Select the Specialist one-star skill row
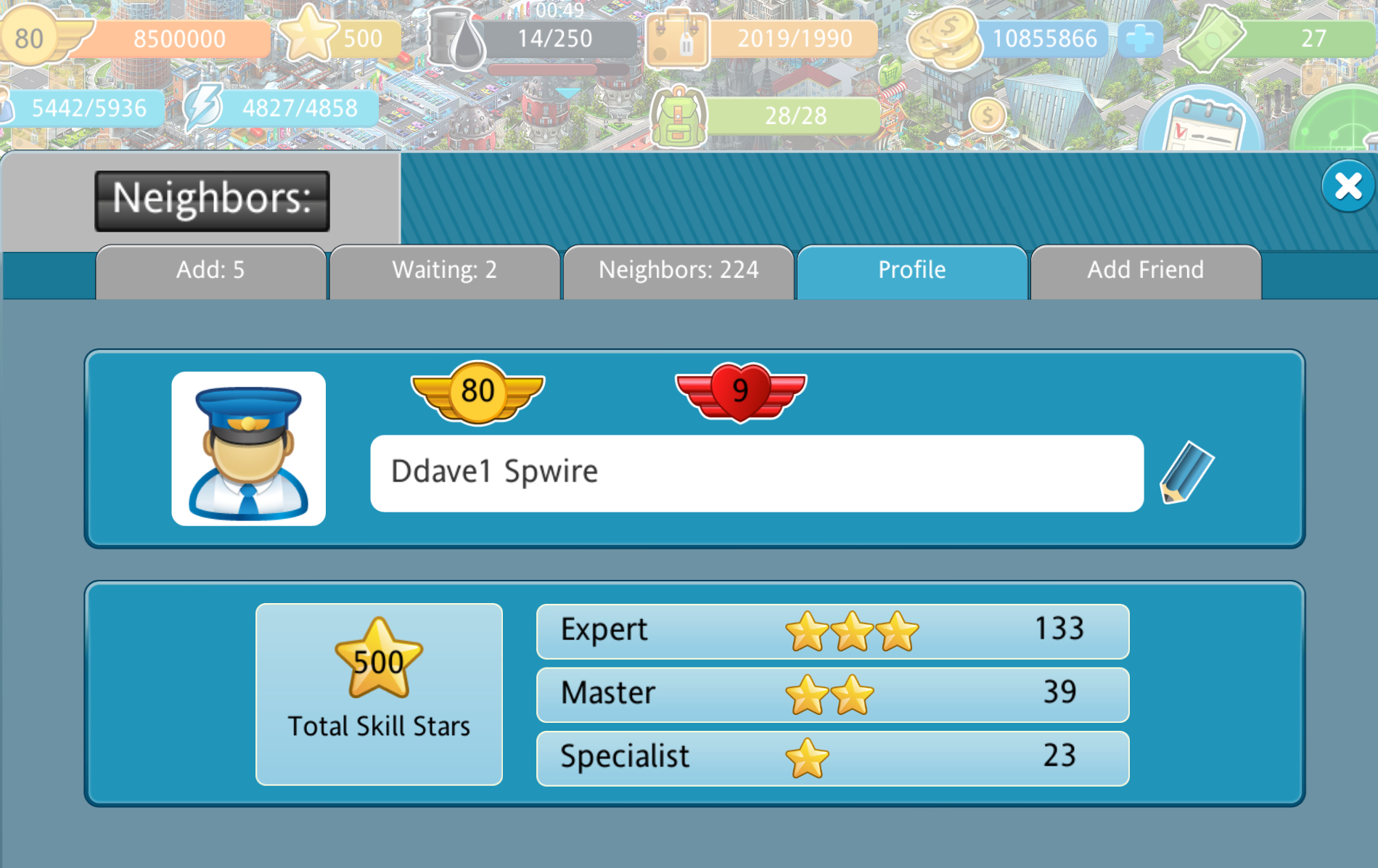This screenshot has width=1378, height=868. [x=832, y=758]
